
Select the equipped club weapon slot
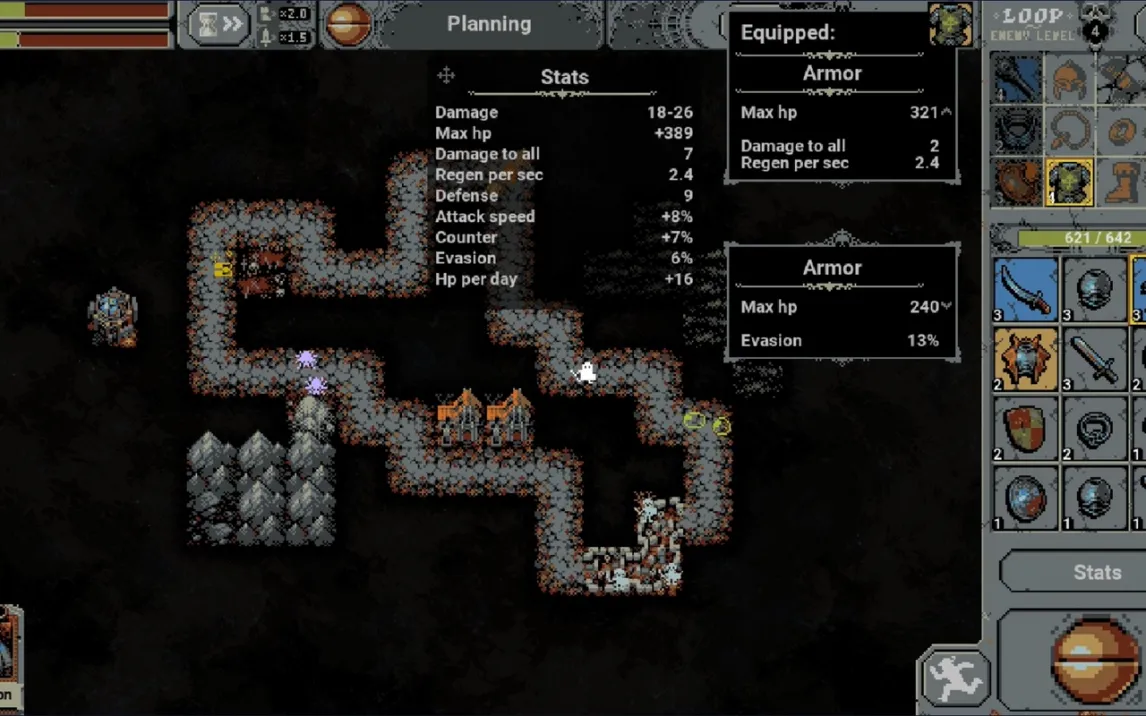[x=1017, y=78]
